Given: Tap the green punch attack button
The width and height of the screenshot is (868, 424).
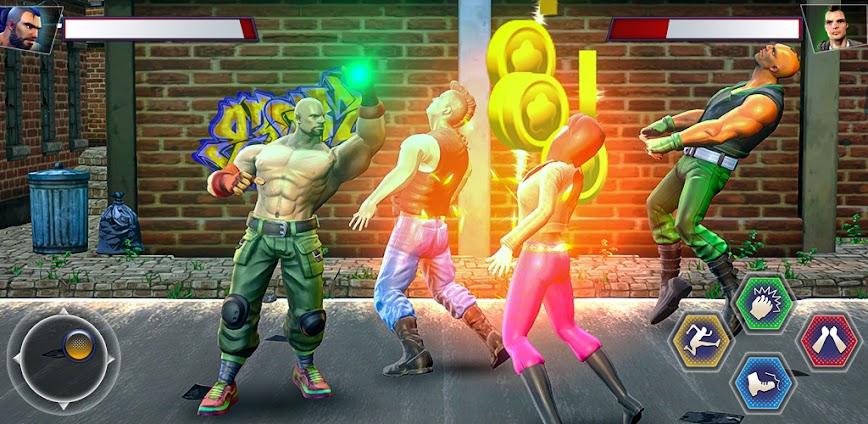Looking at the screenshot, I should (x=764, y=304).
